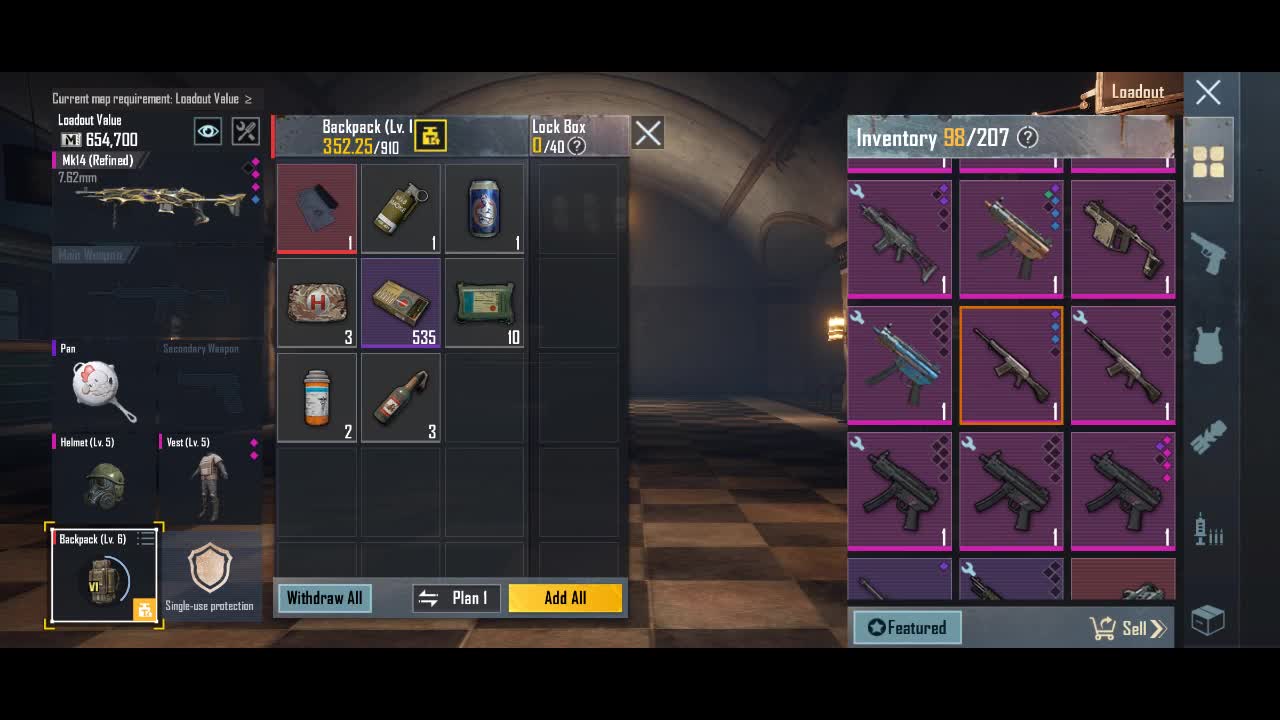Close the Loadout screen

1208,93
